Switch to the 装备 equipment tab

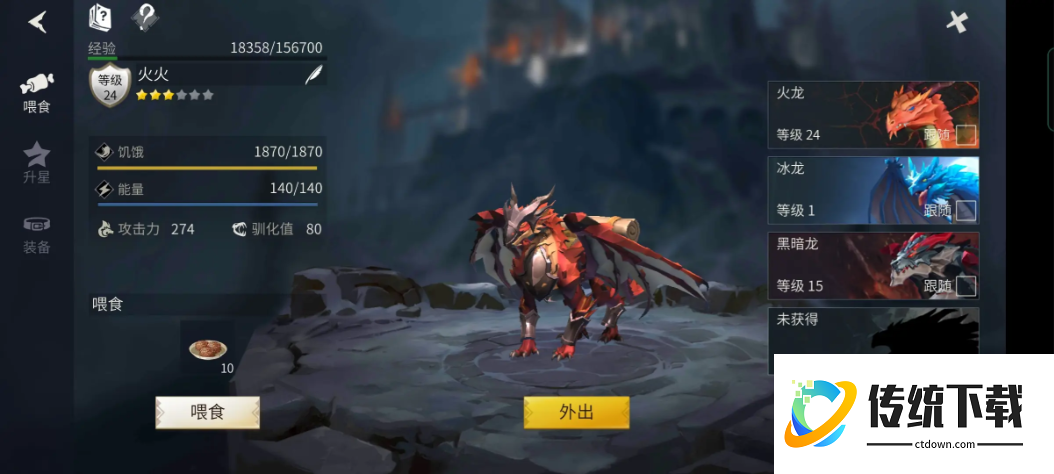37,233
